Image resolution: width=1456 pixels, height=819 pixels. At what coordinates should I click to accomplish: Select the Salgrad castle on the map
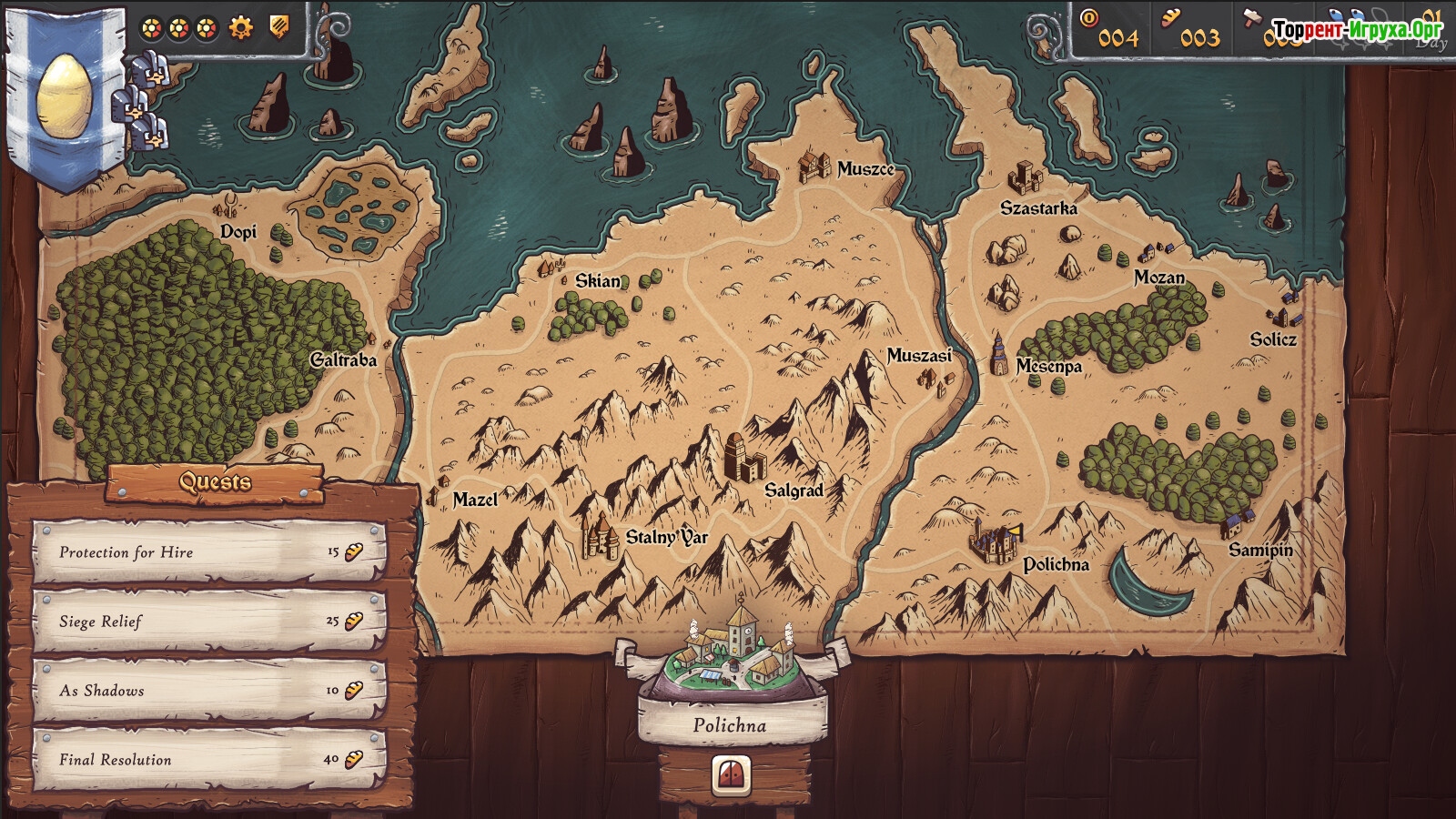[x=744, y=457]
